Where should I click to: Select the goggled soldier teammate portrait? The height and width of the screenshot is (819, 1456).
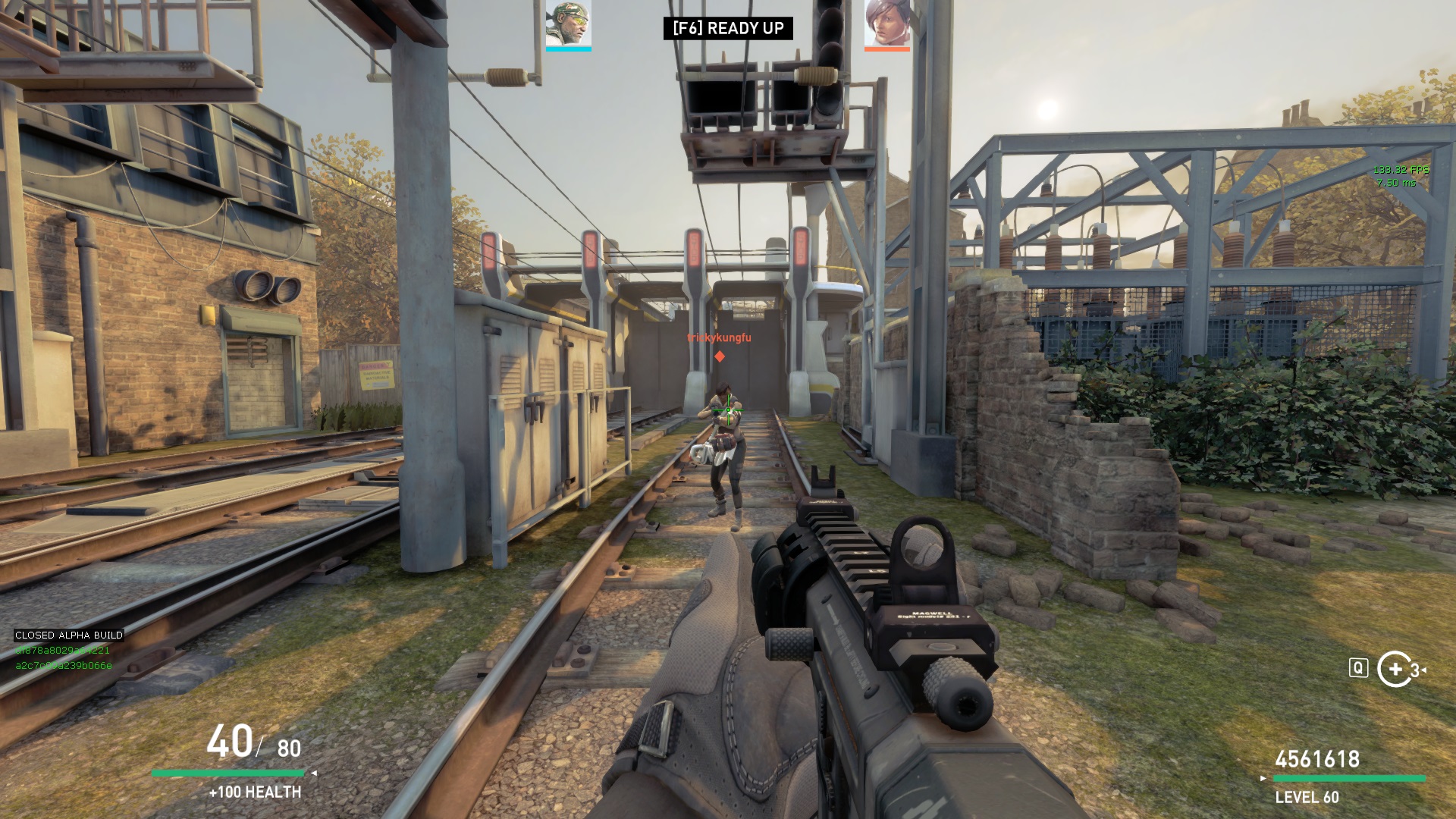[568, 24]
